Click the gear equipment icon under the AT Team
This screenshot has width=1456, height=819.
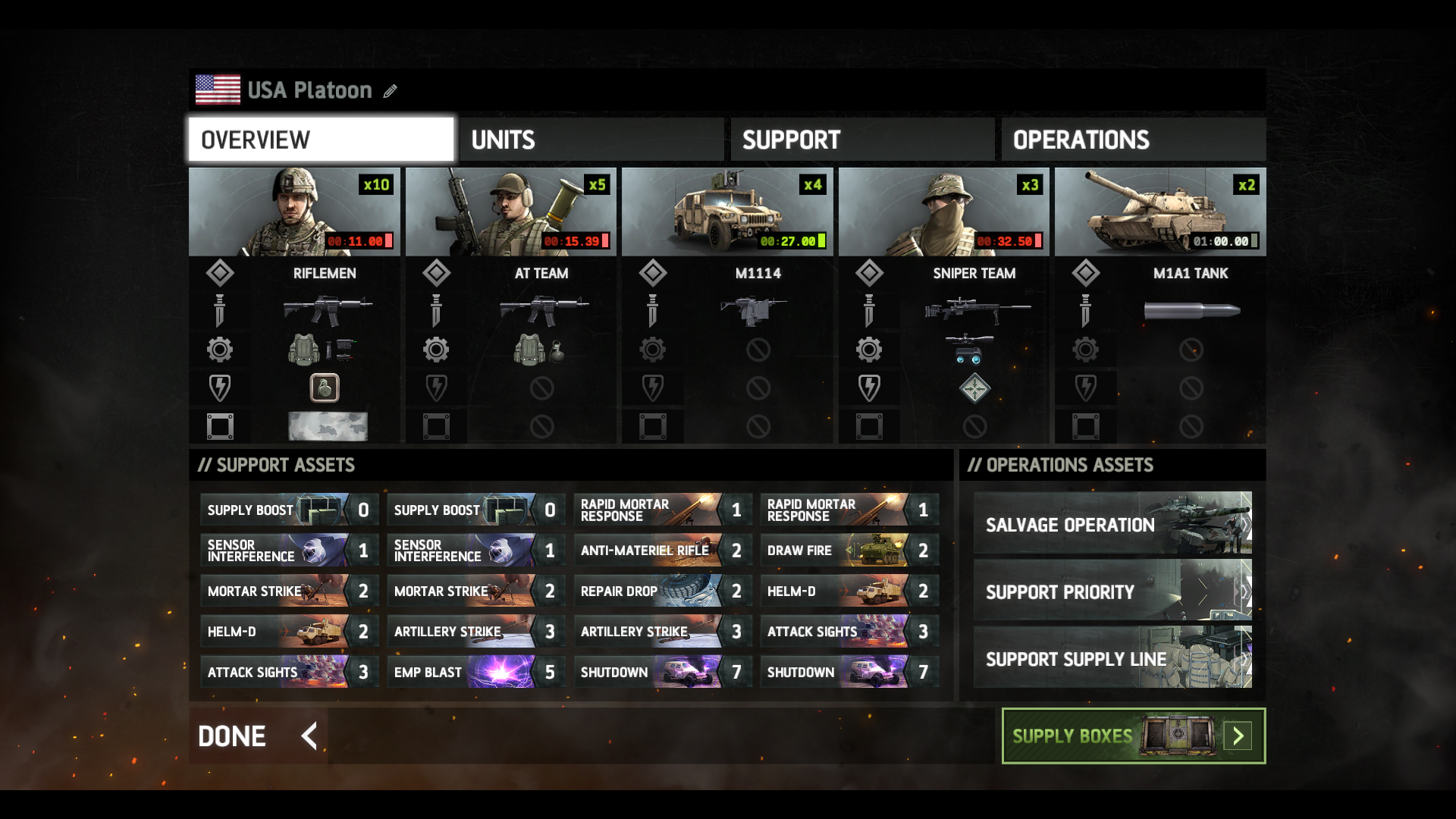tap(436, 350)
